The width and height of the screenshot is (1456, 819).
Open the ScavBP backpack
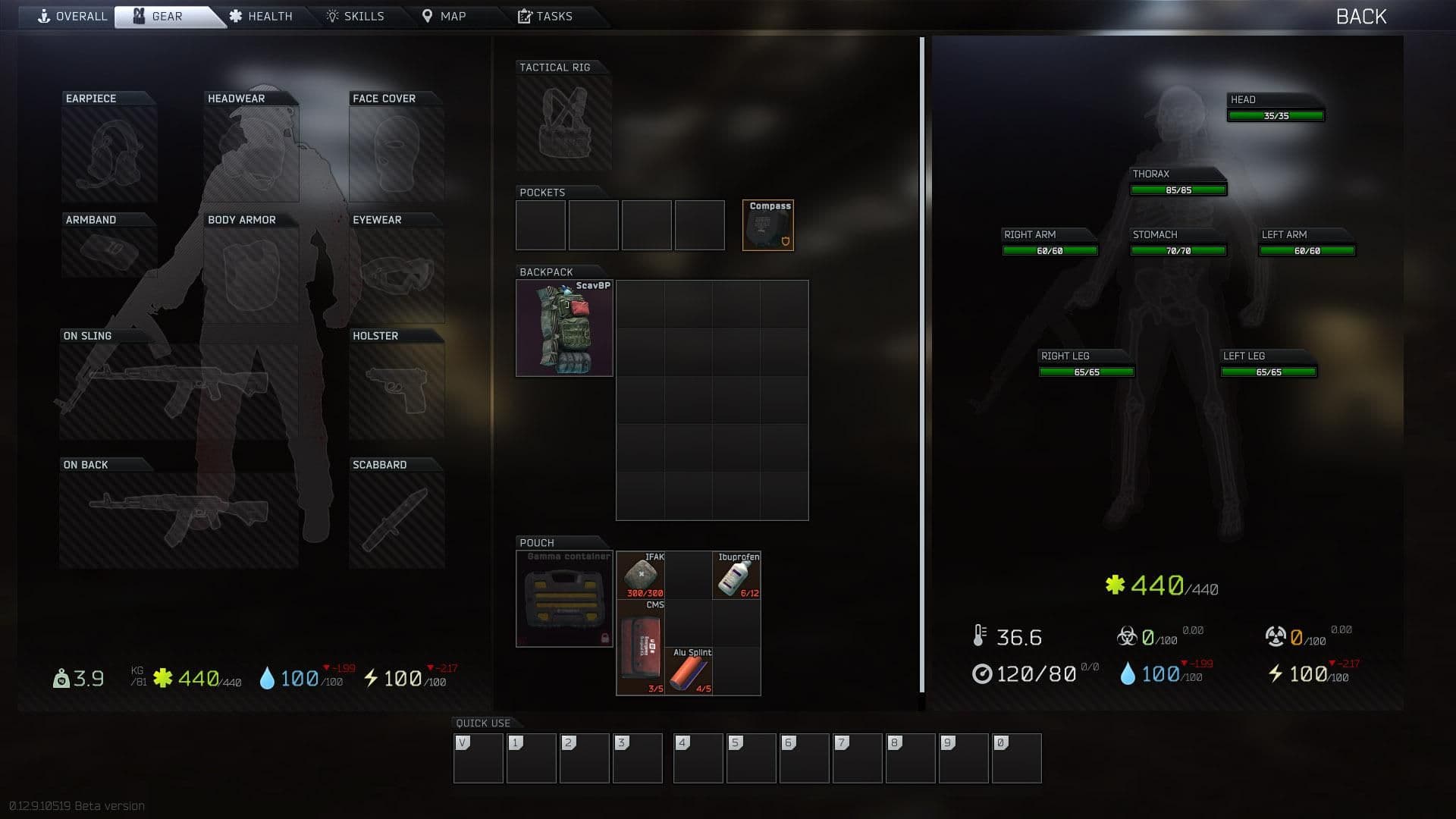564,328
